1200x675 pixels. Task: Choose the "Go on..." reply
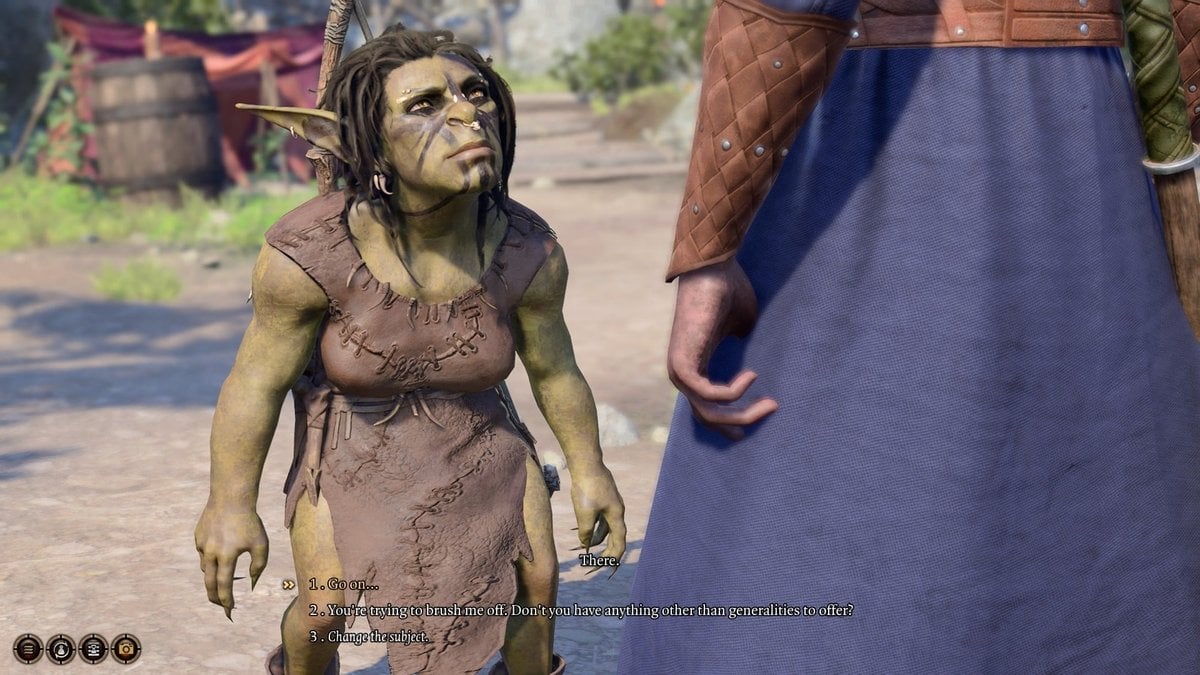[x=344, y=584]
